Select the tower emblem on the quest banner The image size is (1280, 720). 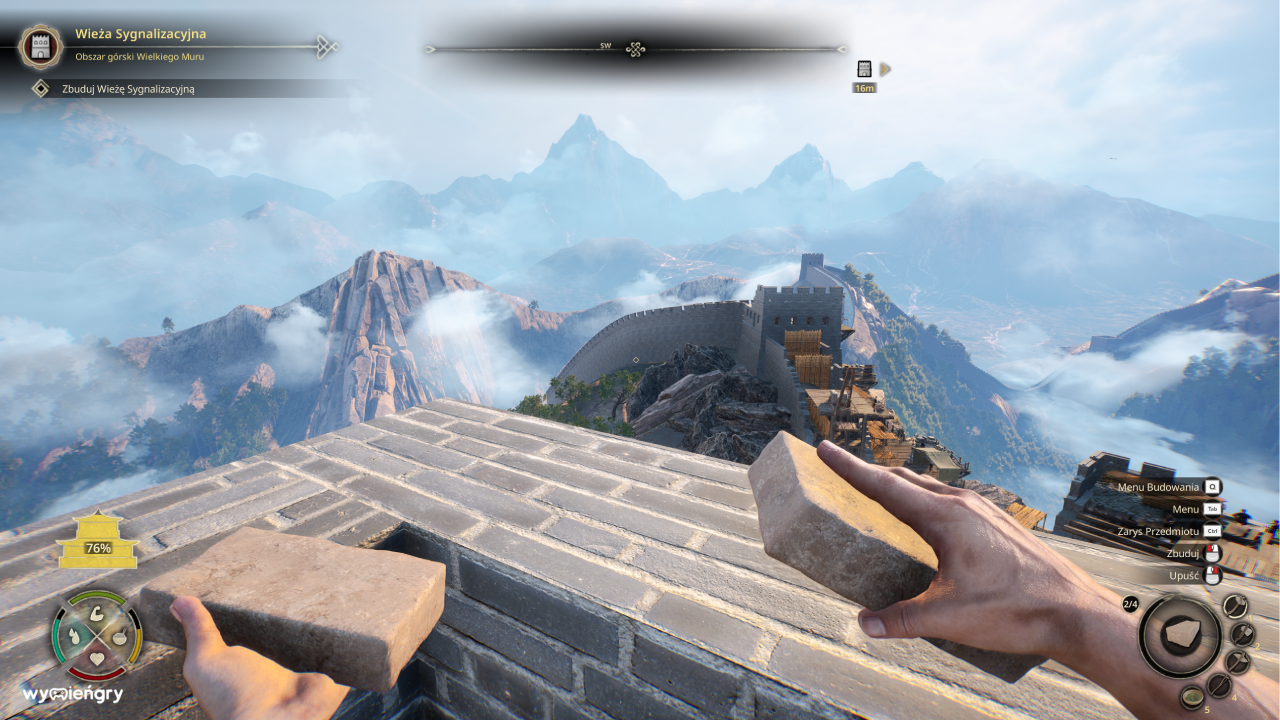pyautogui.click(x=39, y=46)
